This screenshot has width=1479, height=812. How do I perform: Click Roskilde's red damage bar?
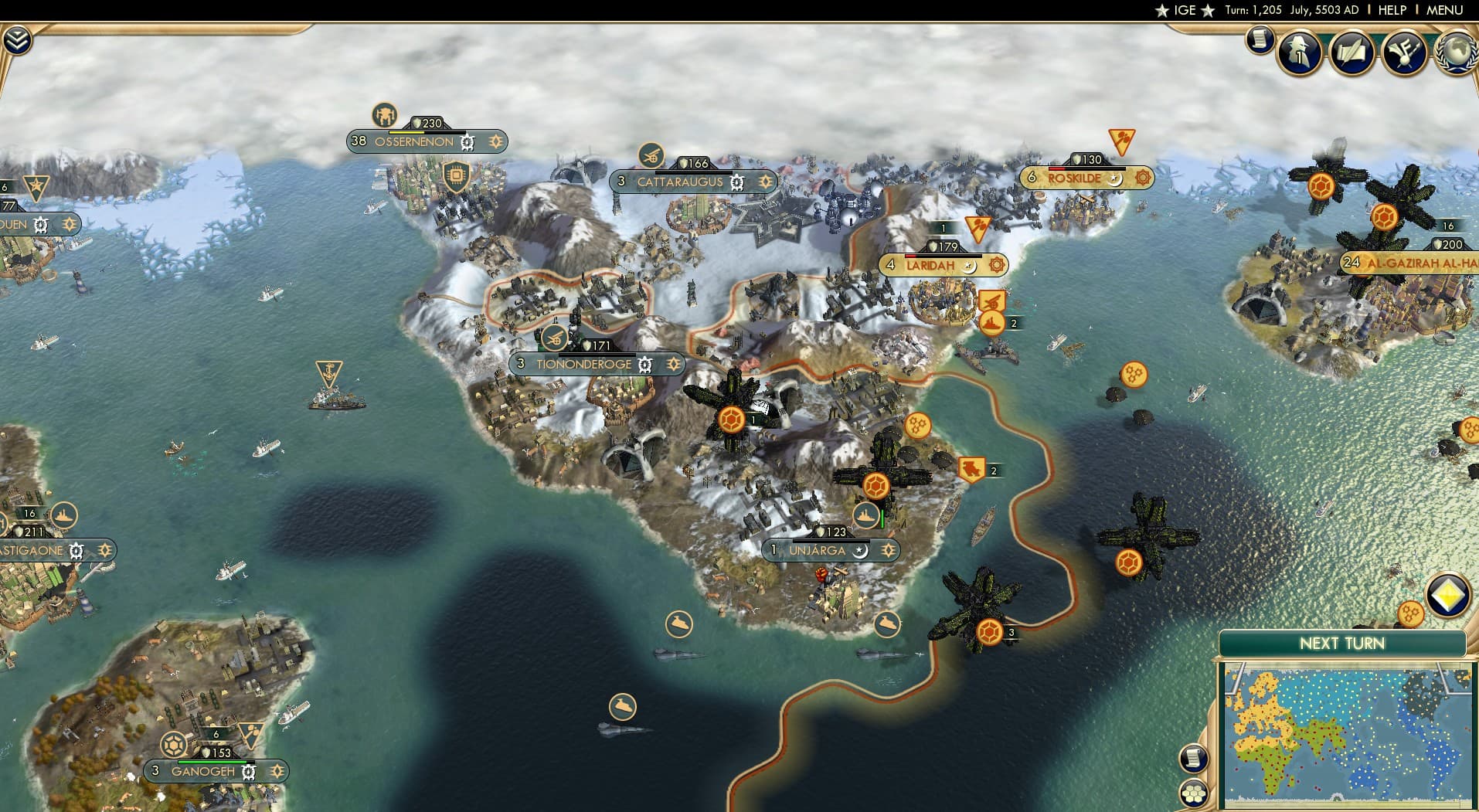tap(1058, 169)
